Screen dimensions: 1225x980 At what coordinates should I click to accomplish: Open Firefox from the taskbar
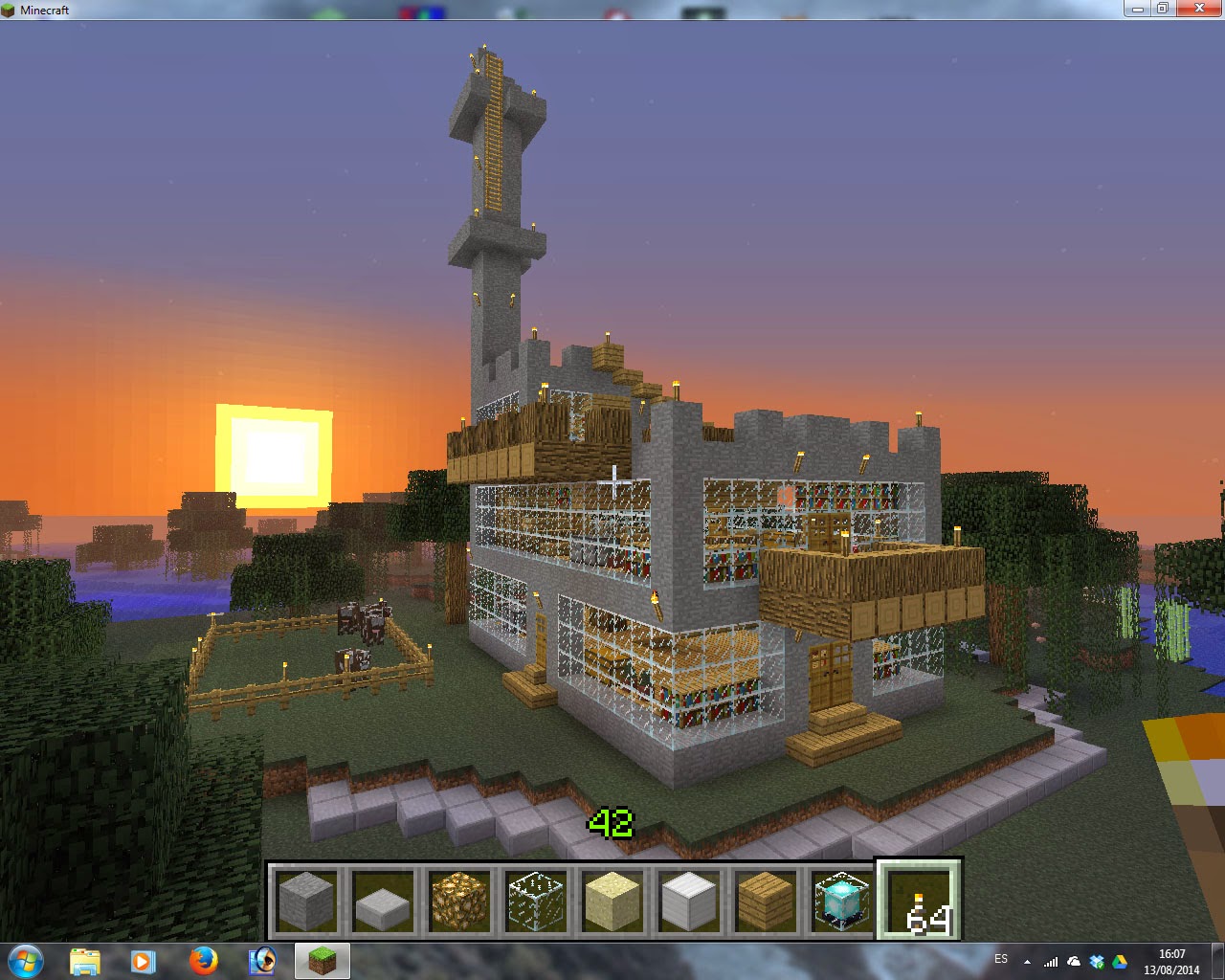click(203, 960)
